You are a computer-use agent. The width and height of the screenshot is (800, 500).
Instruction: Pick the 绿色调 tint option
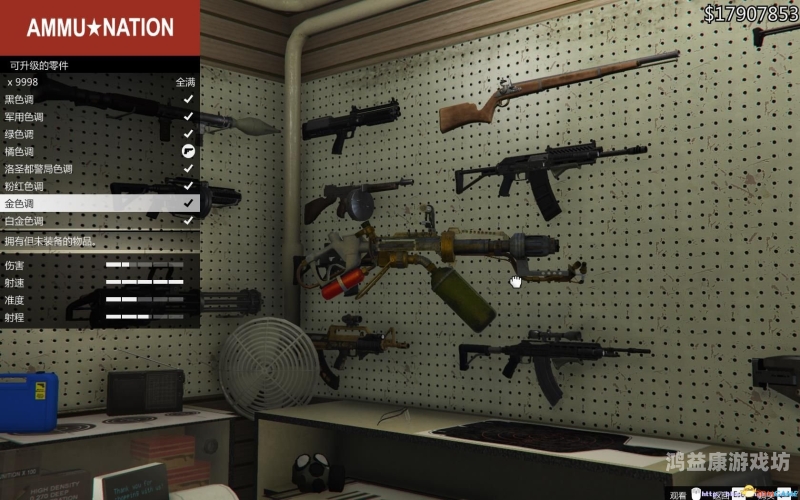pyautogui.click(x=100, y=133)
